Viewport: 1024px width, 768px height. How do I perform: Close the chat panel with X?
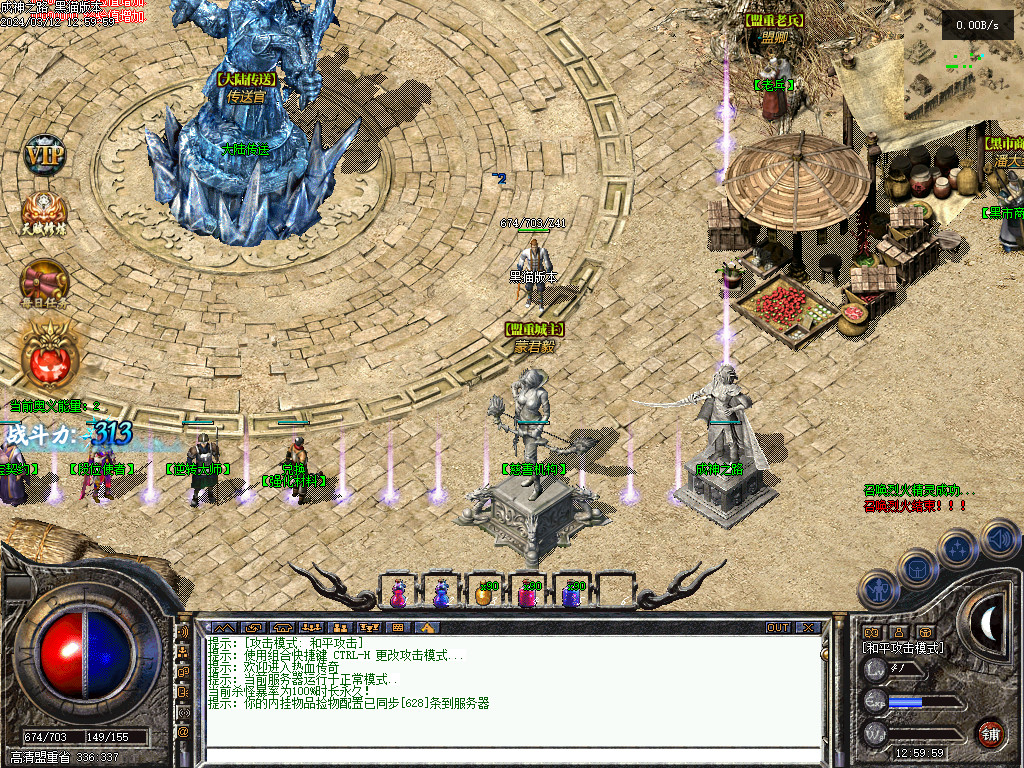pos(807,627)
